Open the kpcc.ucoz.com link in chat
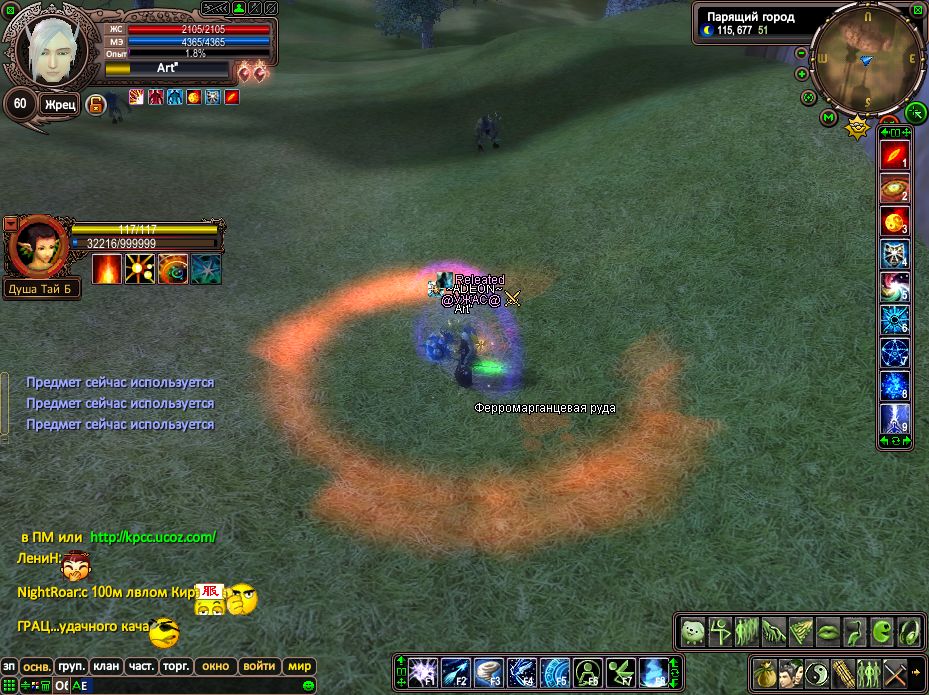Image resolution: width=929 pixels, height=695 pixels. click(x=153, y=537)
